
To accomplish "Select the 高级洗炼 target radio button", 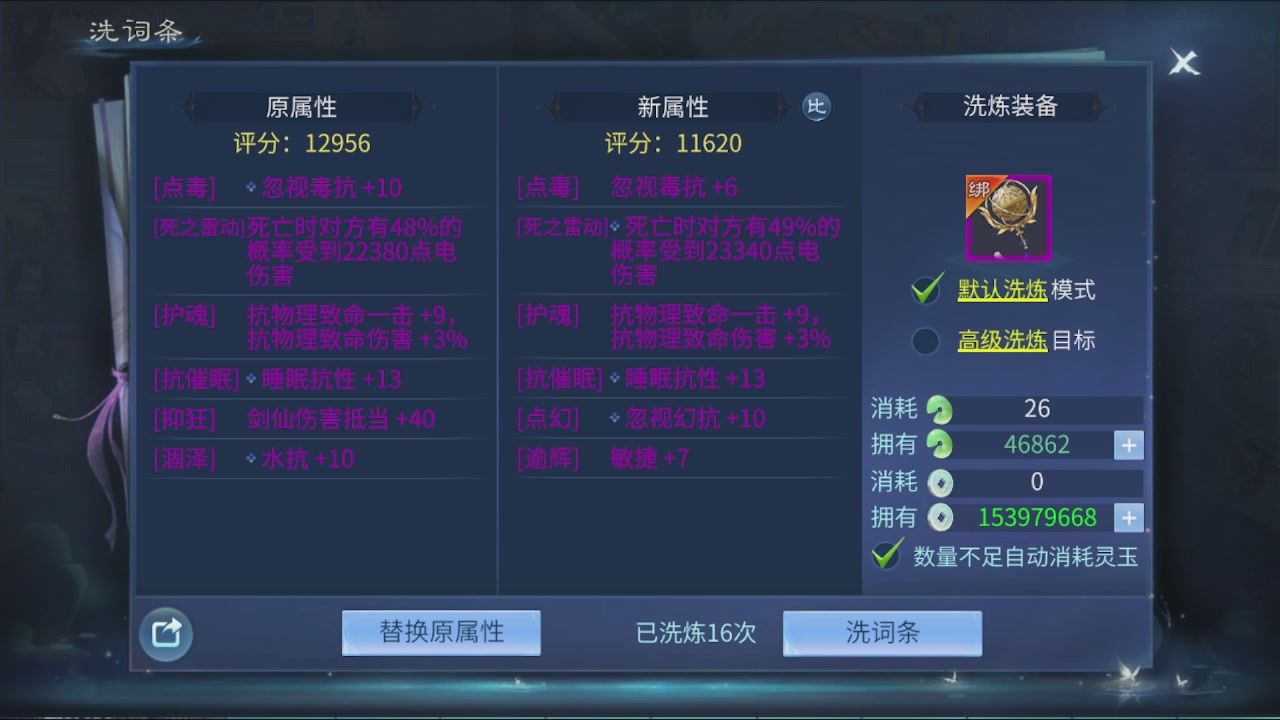I will coord(925,341).
